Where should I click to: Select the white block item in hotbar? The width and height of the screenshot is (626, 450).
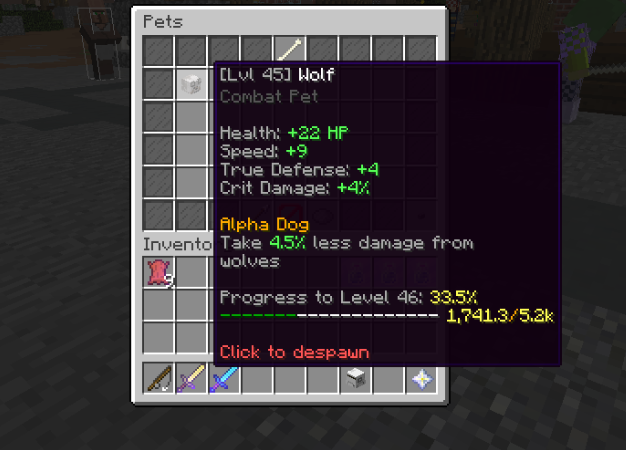[356, 380]
